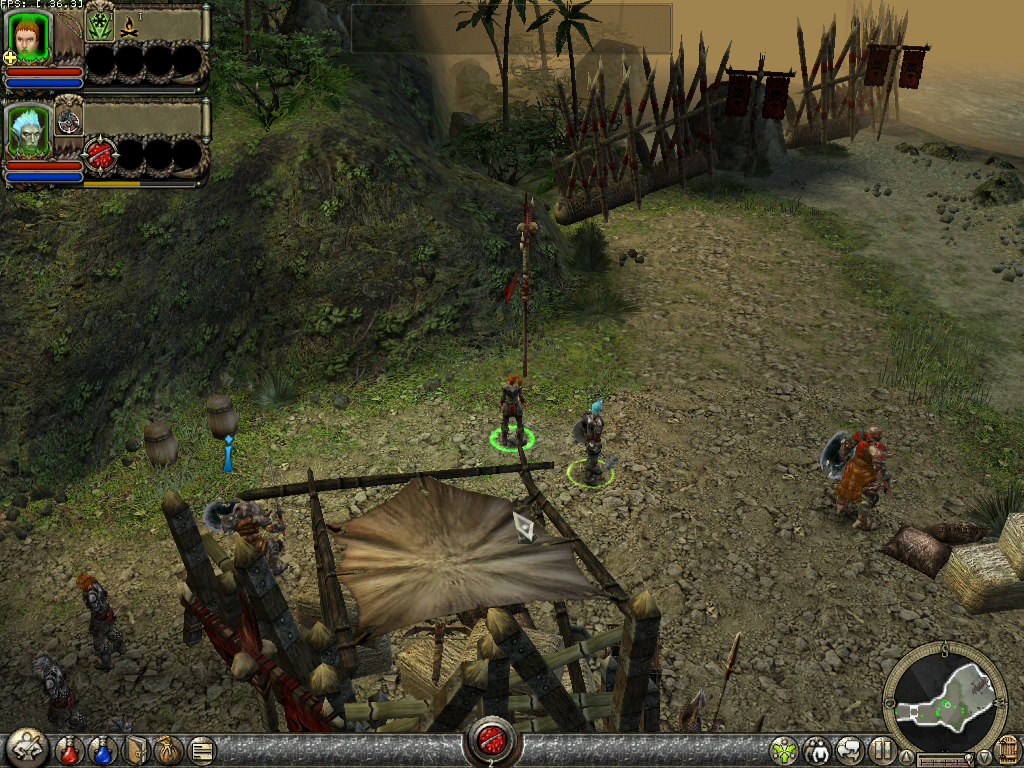Choose the bow weapon slot
This screenshot has width=1024, height=768.
(x=69, y=30)
